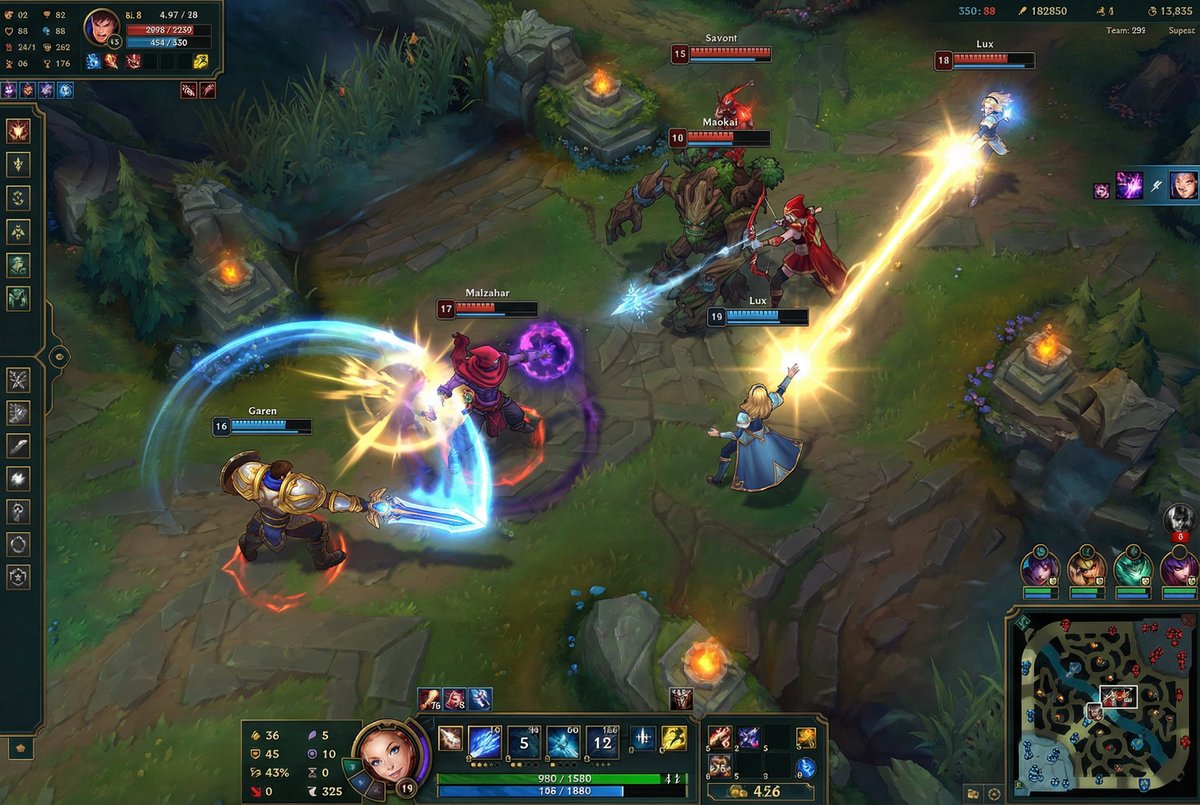This screenshot has width=1200, height=805.
Task: Use the yellow Flash summoner spell
Action: pos(674,739)
